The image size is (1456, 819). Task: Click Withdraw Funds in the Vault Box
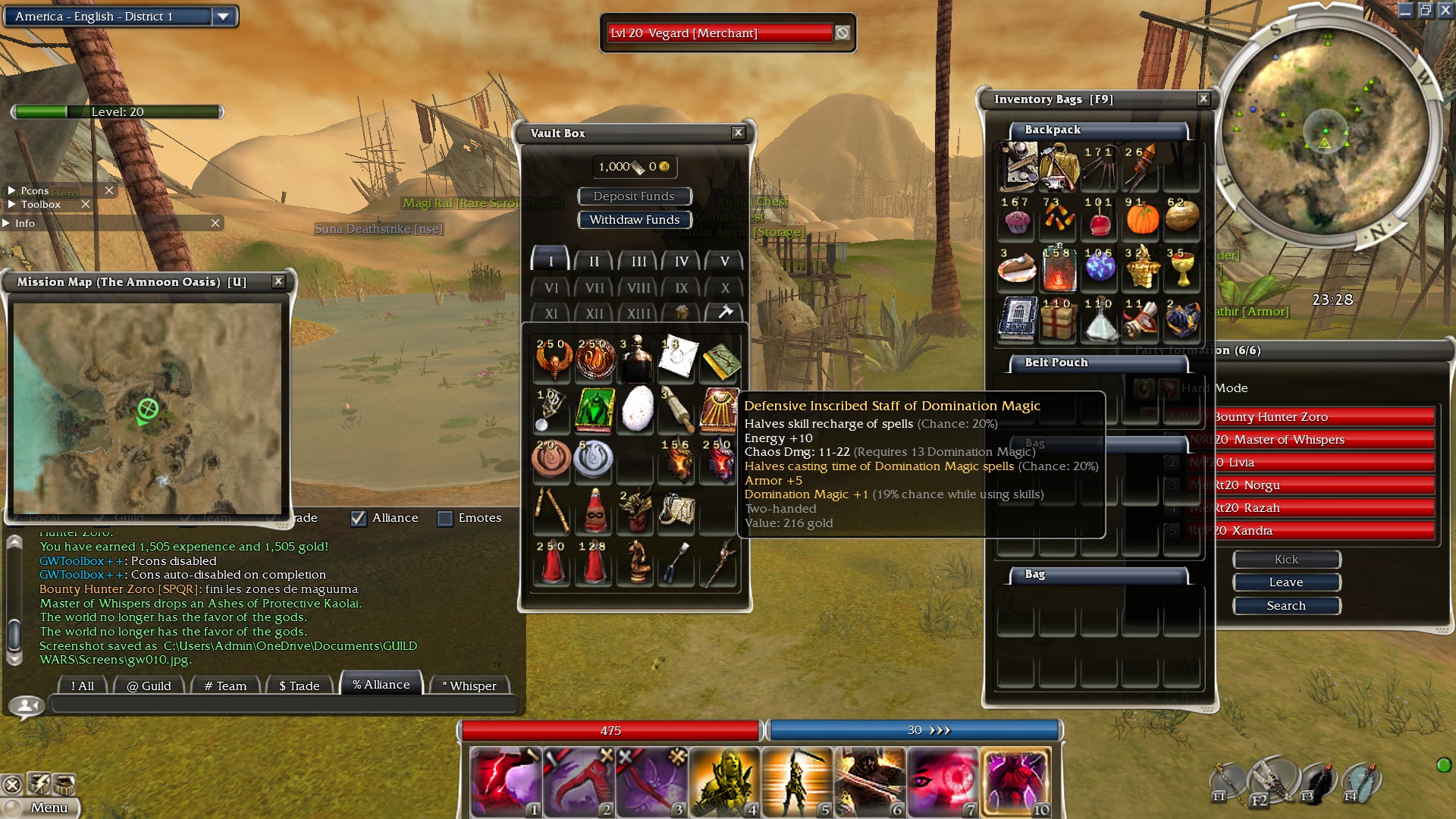[x=634, y=220]
